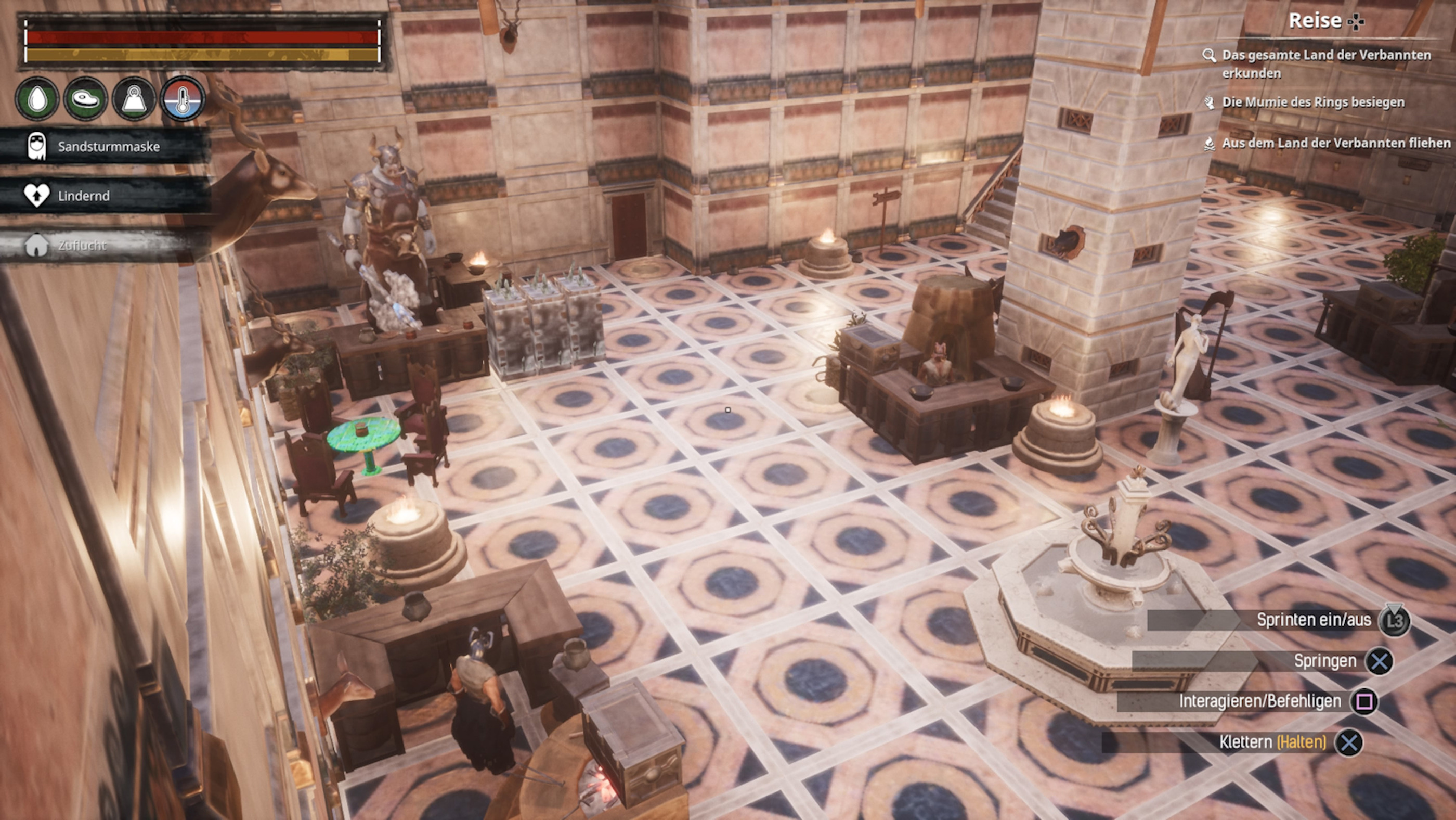Choose the 'Die Mumie des Rings besiegen' objective

(1311, 102)
